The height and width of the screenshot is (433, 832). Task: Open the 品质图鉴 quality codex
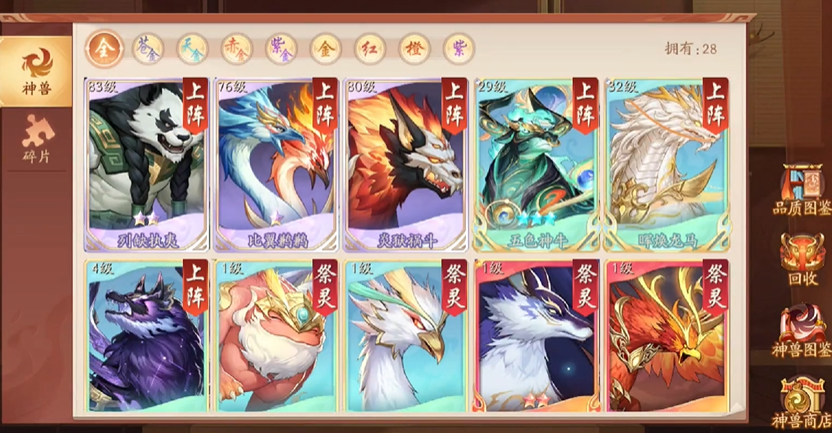pyautogui.click(x=803, y=193)
